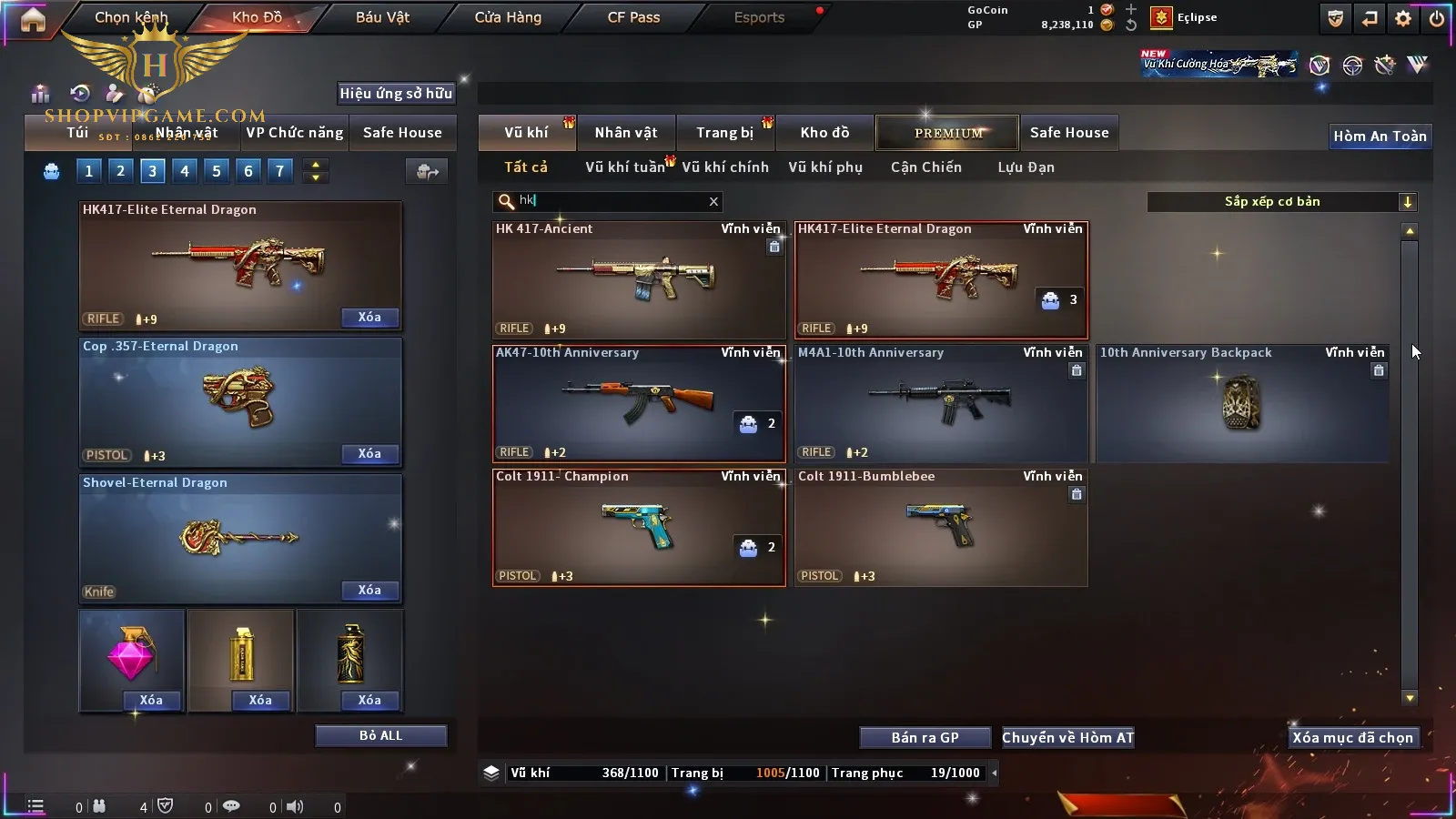Image resolution: width=1456 pixels, height=819 pixels.
Task: Open the PREMIUM tab
Action: click(x=947, y=133)
